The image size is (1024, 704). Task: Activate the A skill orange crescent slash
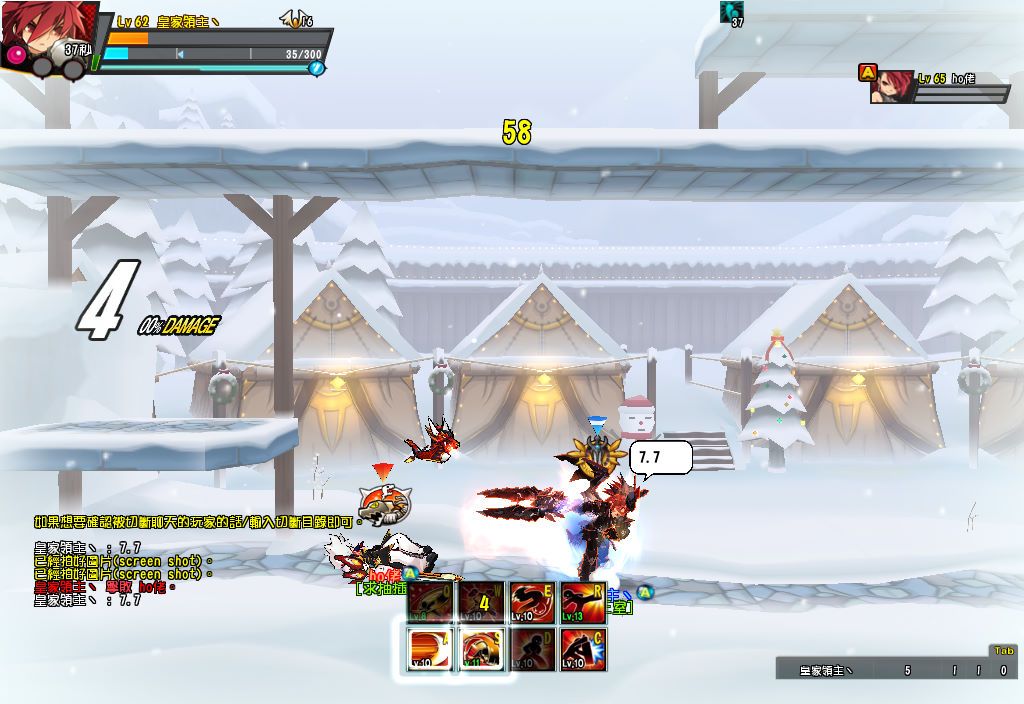(x=432, y=650)
